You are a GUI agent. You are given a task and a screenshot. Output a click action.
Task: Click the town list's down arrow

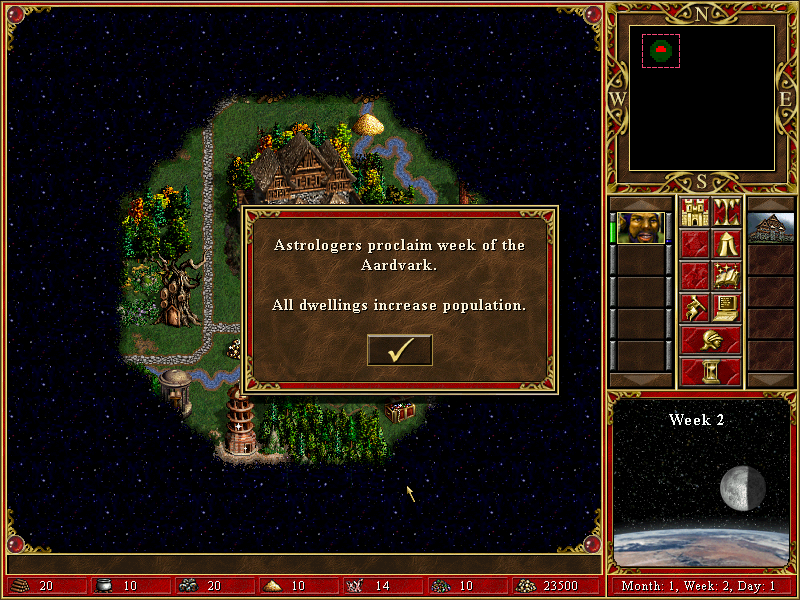(x=770, y=380)
